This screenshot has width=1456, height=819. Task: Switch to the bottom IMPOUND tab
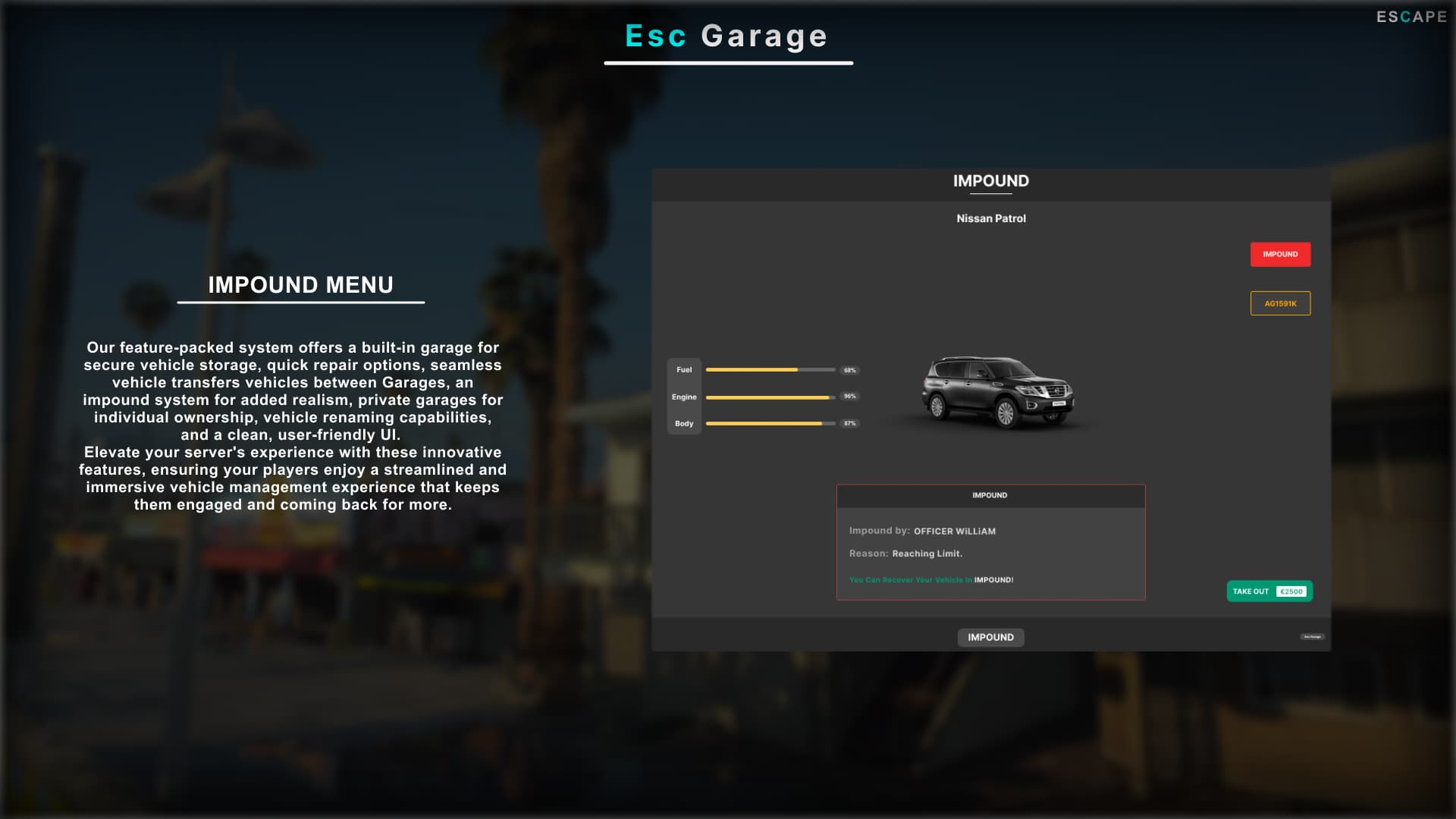click(990, 637)
